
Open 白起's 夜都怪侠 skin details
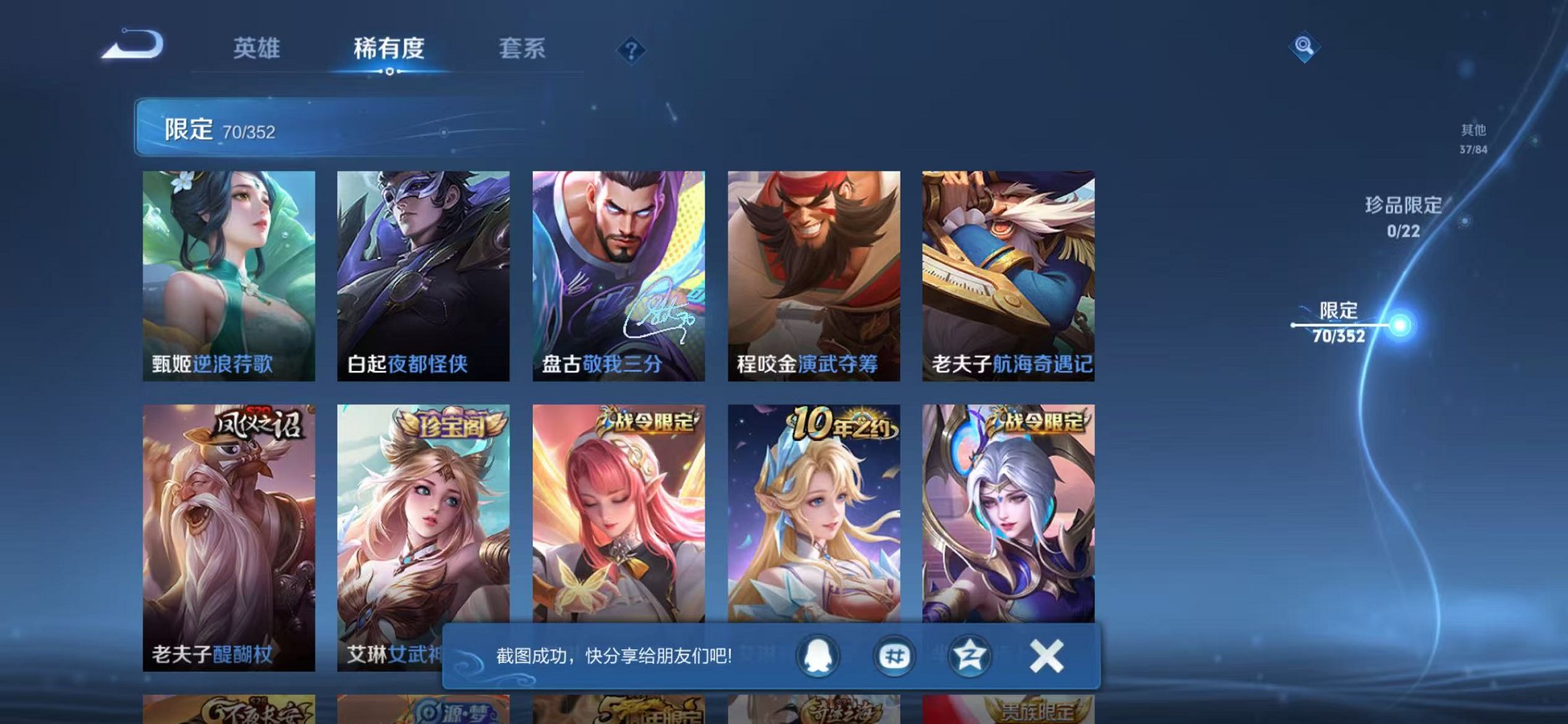[x=424, y=269]
